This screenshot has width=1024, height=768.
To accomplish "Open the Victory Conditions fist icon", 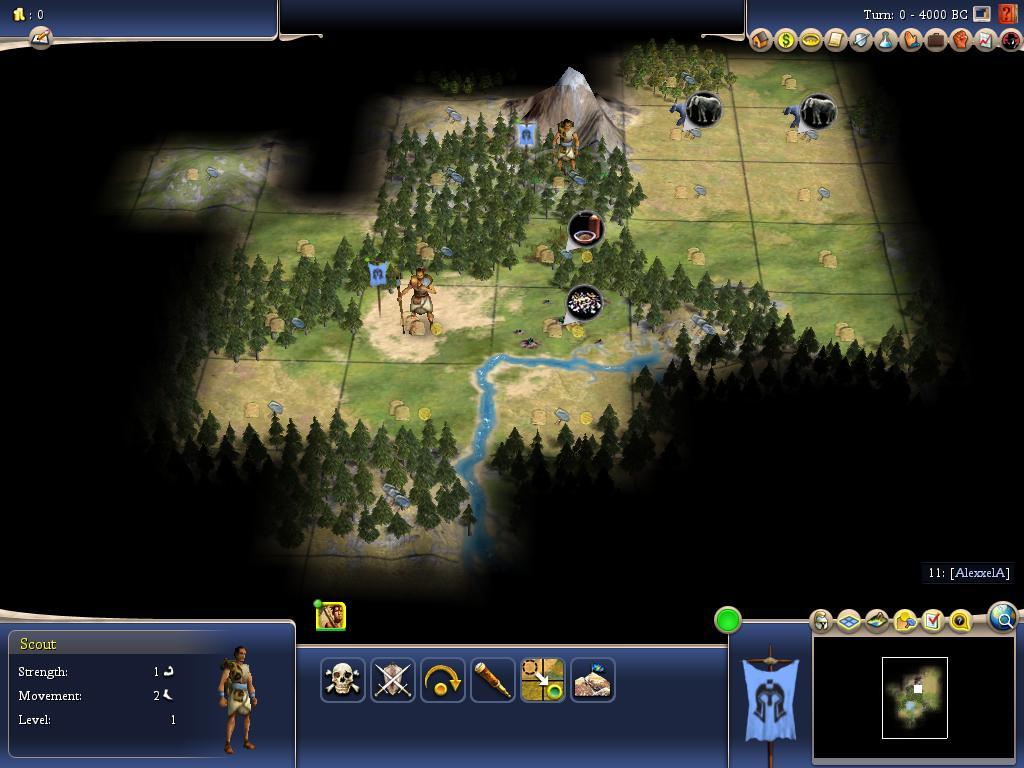I will point(960,40).
